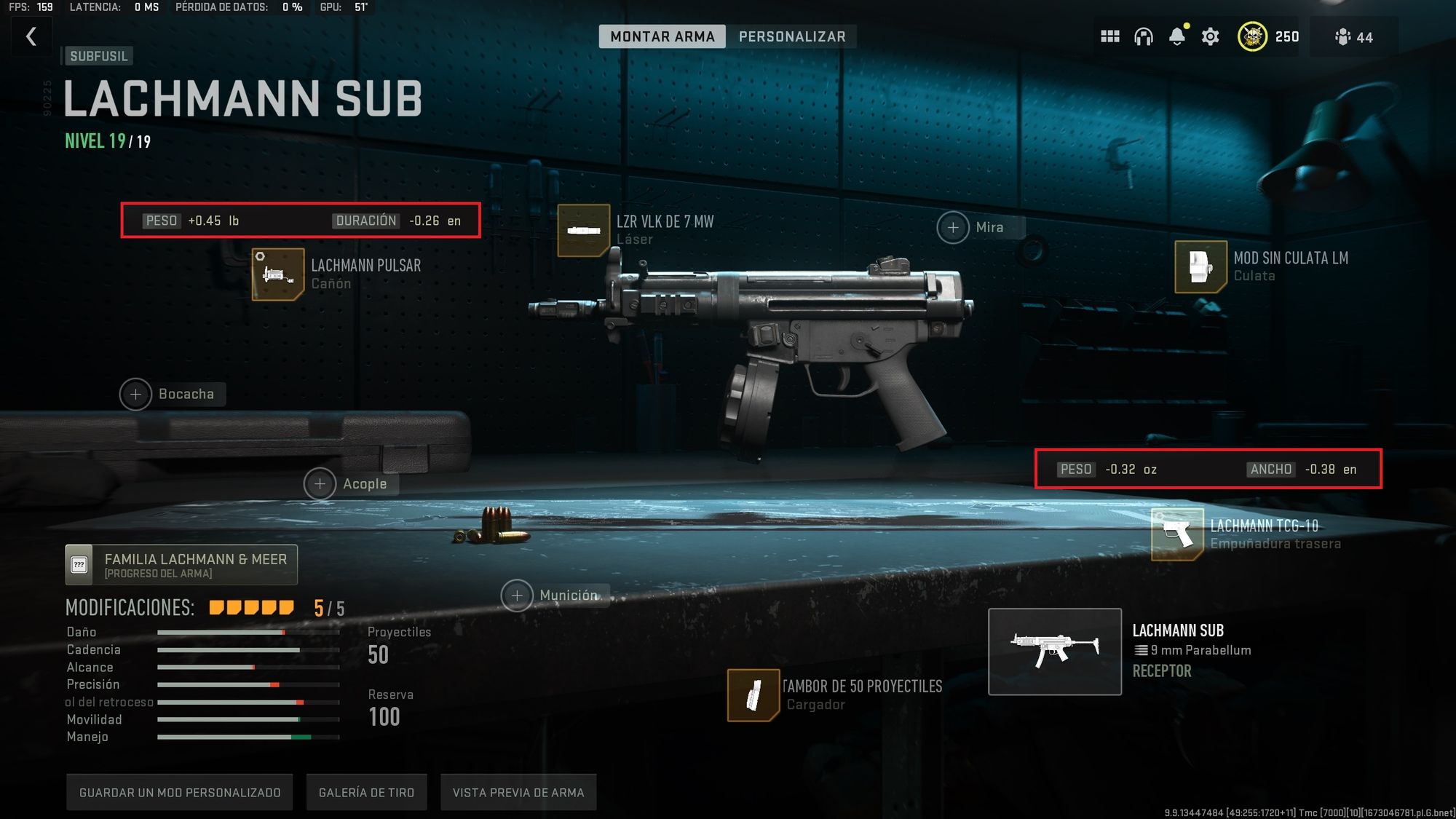This screenshot has width=1456, height=819.
Task: Open the settings gear icon
Action: (x=1210, y=36)
